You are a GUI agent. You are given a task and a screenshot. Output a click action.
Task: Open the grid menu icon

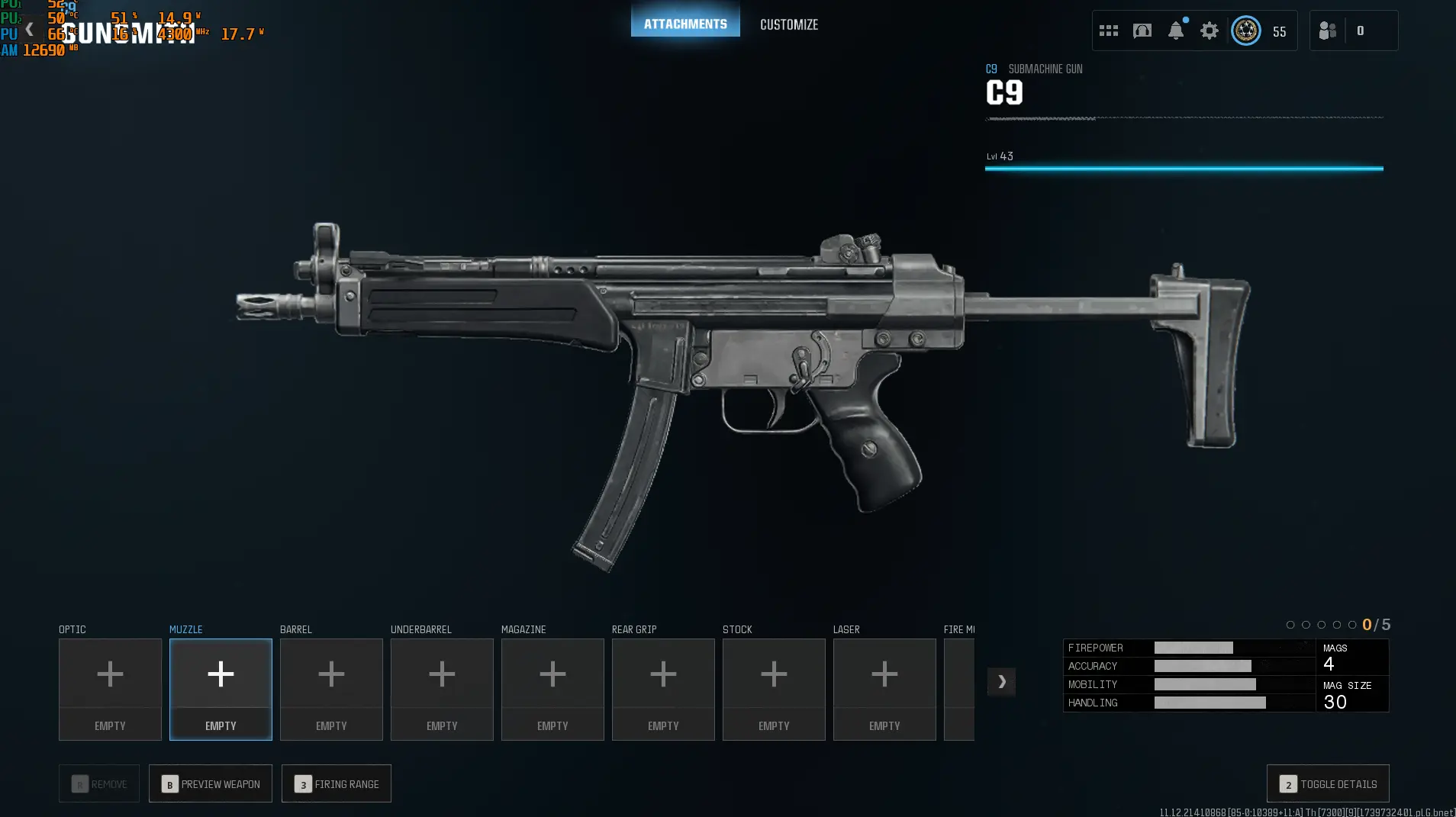(1108, 31)
